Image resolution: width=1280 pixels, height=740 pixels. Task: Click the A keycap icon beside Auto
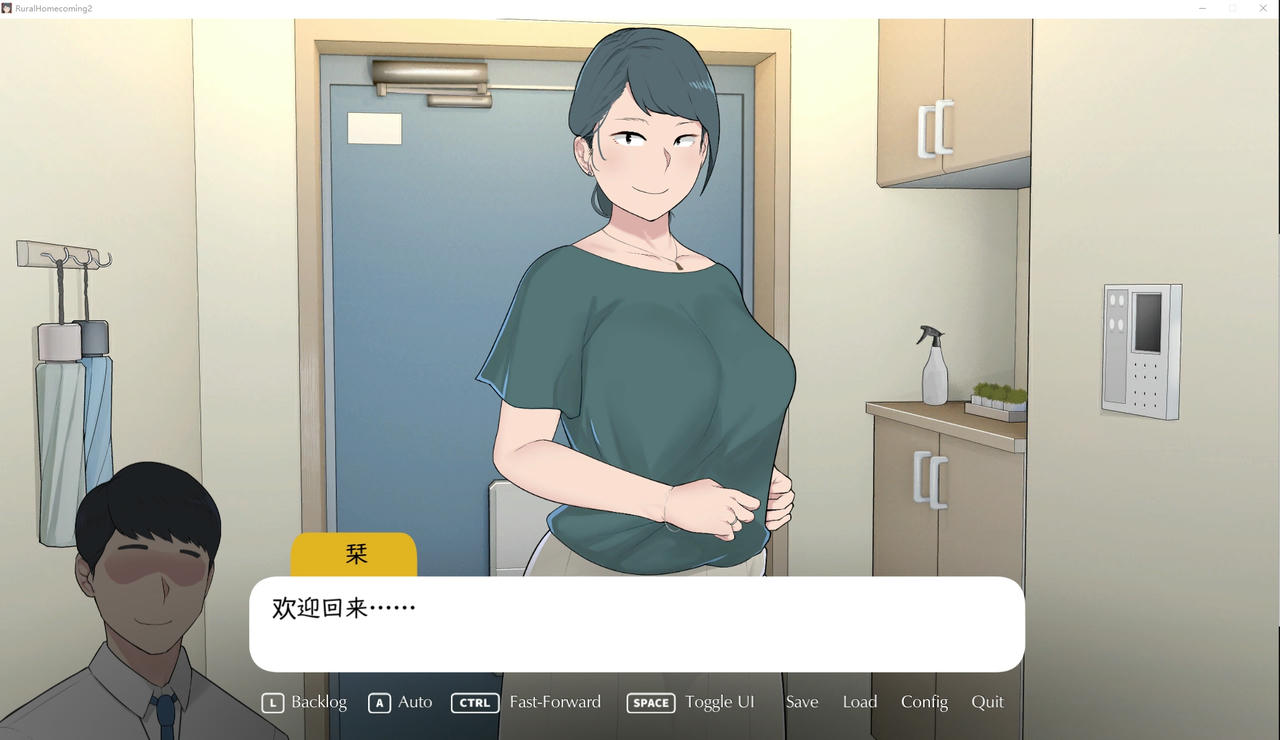[x=379, y=702]
